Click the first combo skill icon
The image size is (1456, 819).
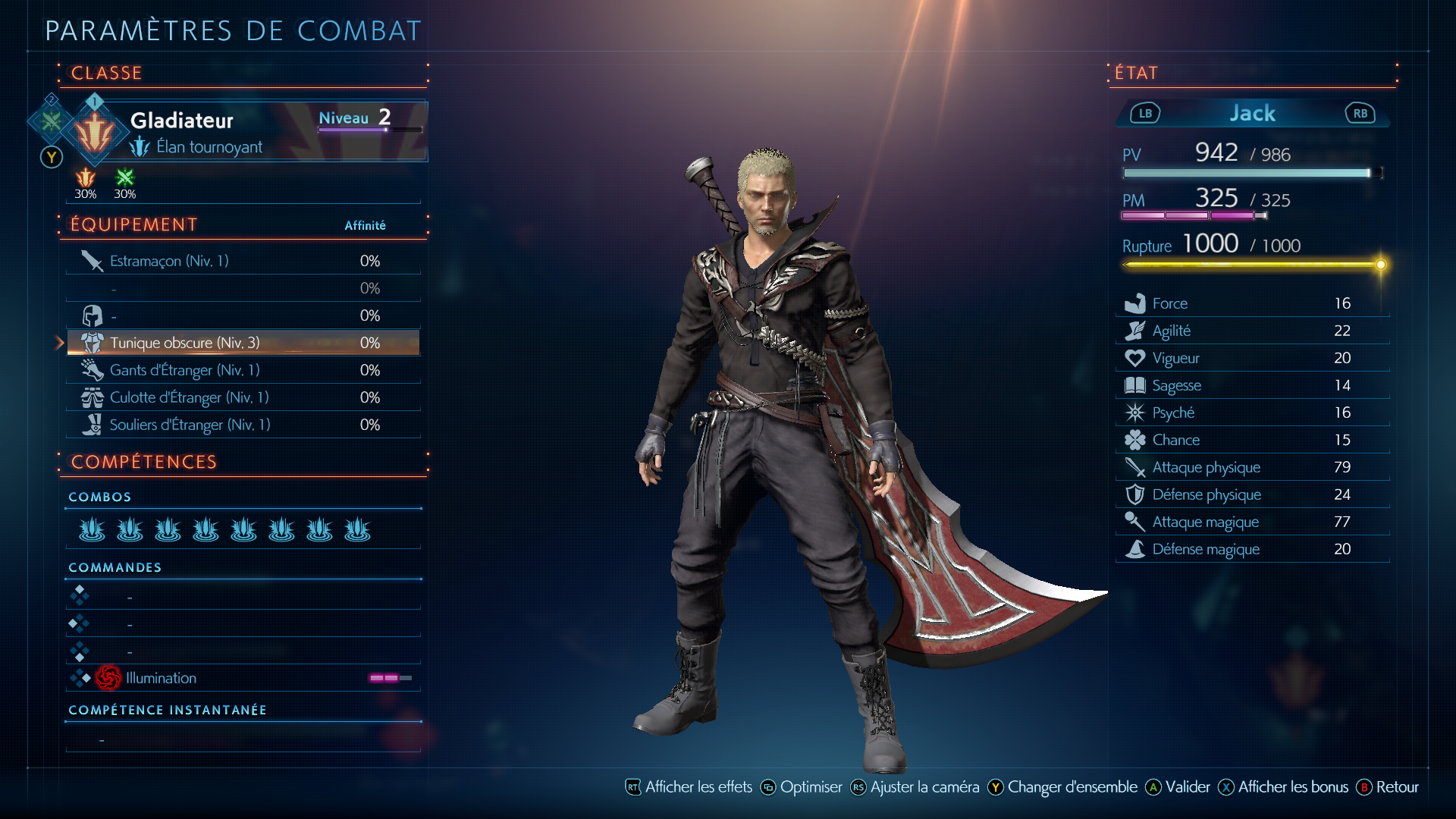coord(92,529)
